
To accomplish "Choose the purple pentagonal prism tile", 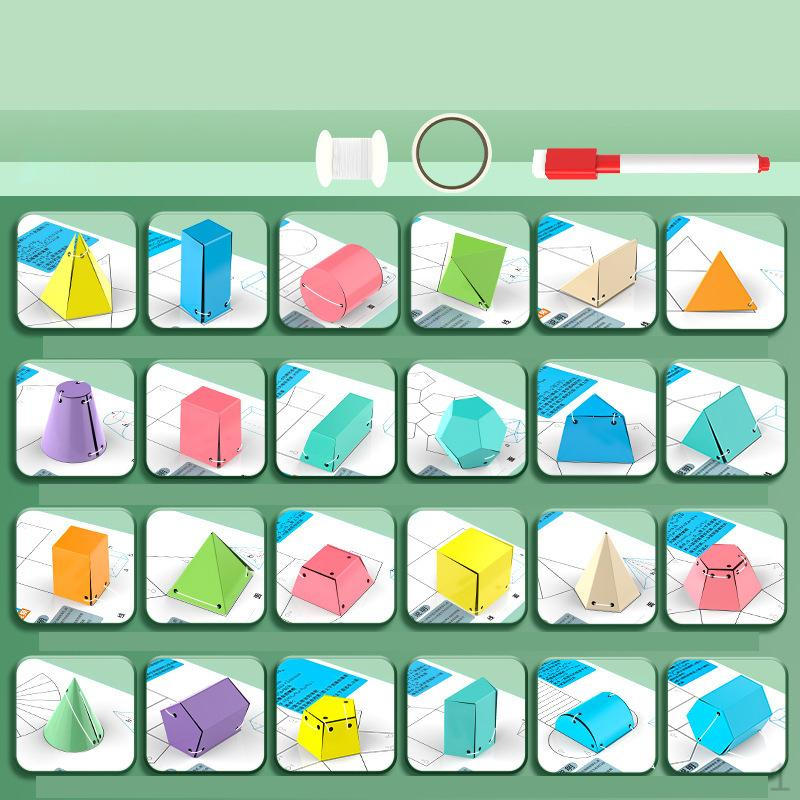I will pyautogui.click(x=207, y=715).
